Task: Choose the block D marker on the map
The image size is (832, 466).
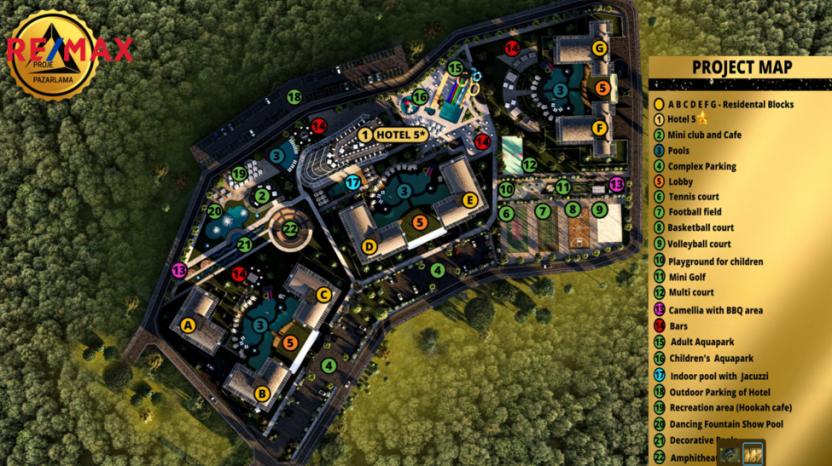Action: click(368, 246)
